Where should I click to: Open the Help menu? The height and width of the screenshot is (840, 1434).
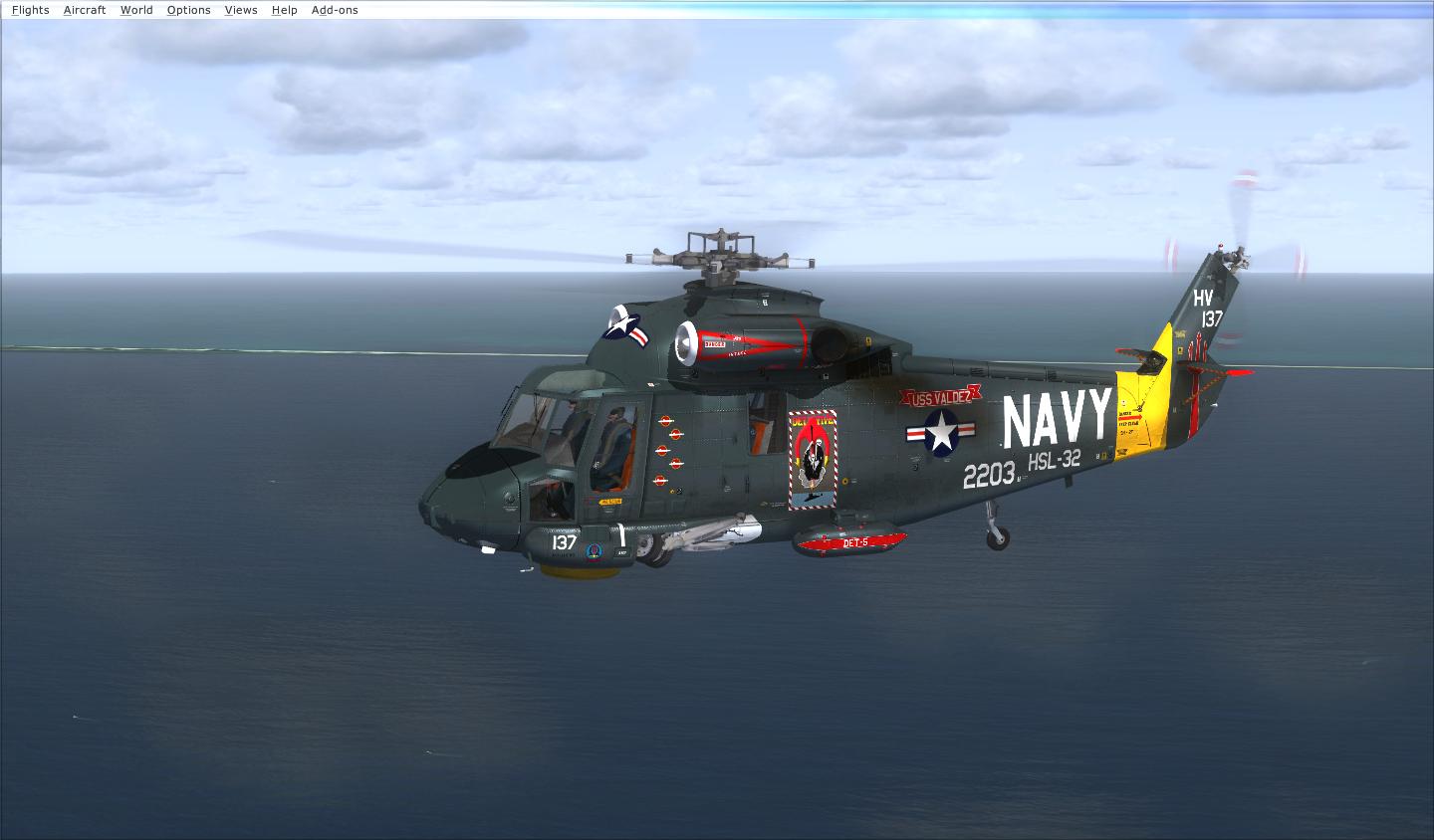pos(284,9)
